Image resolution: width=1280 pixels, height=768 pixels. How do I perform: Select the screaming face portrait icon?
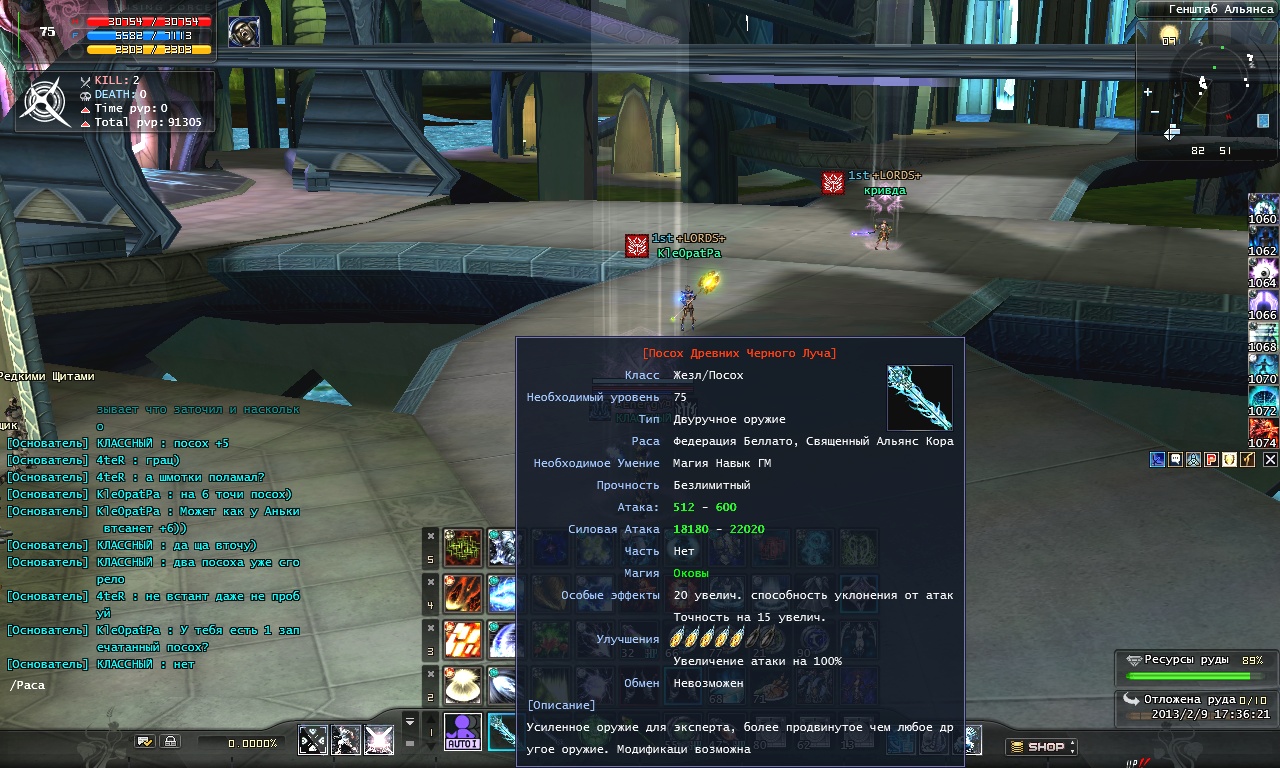242,32
